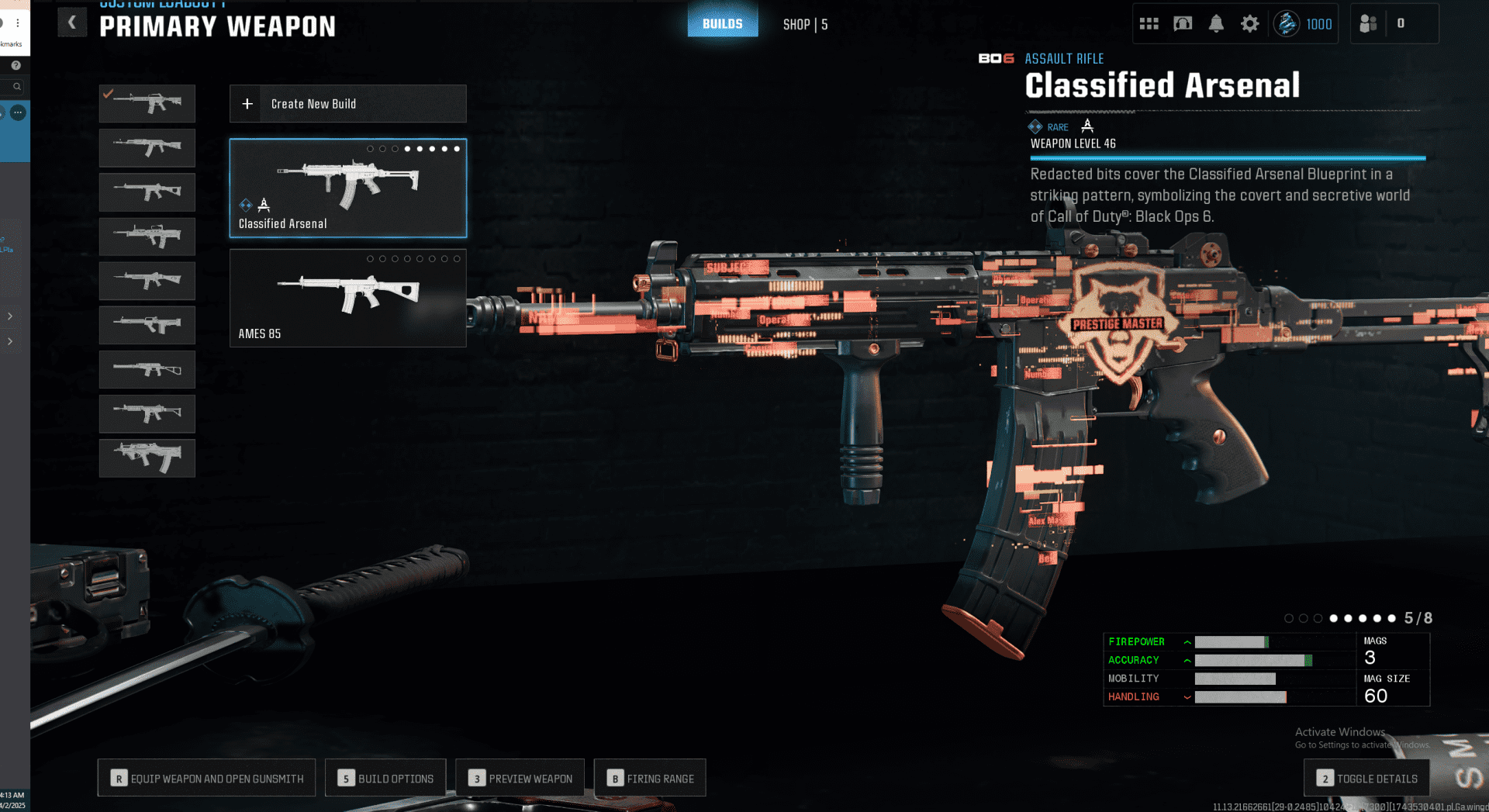Enter the Firing Range
The height and width of the screenshot is (812, 1489).
(x=650, y=778)
